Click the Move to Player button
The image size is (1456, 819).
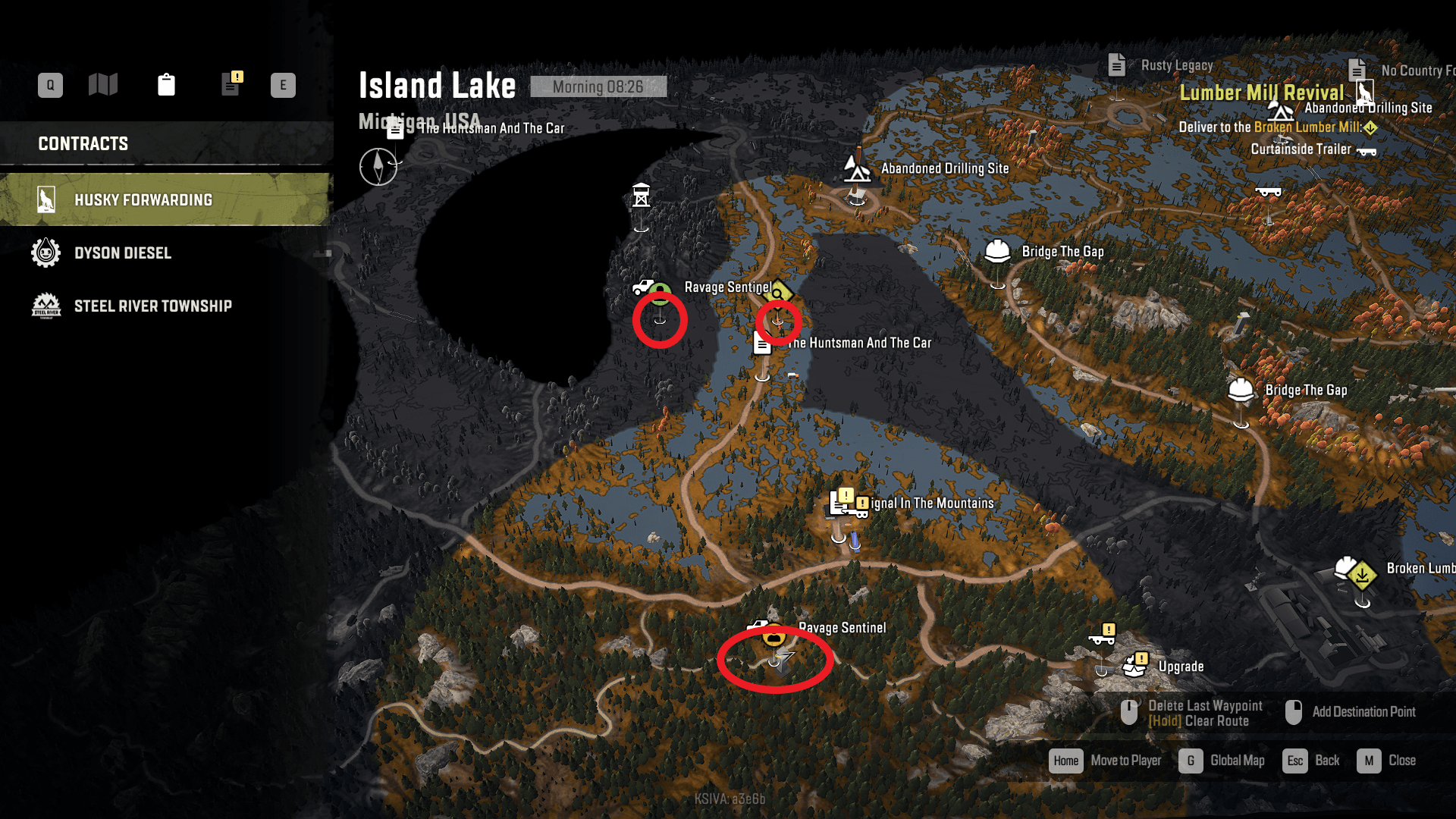[1125, 761]
